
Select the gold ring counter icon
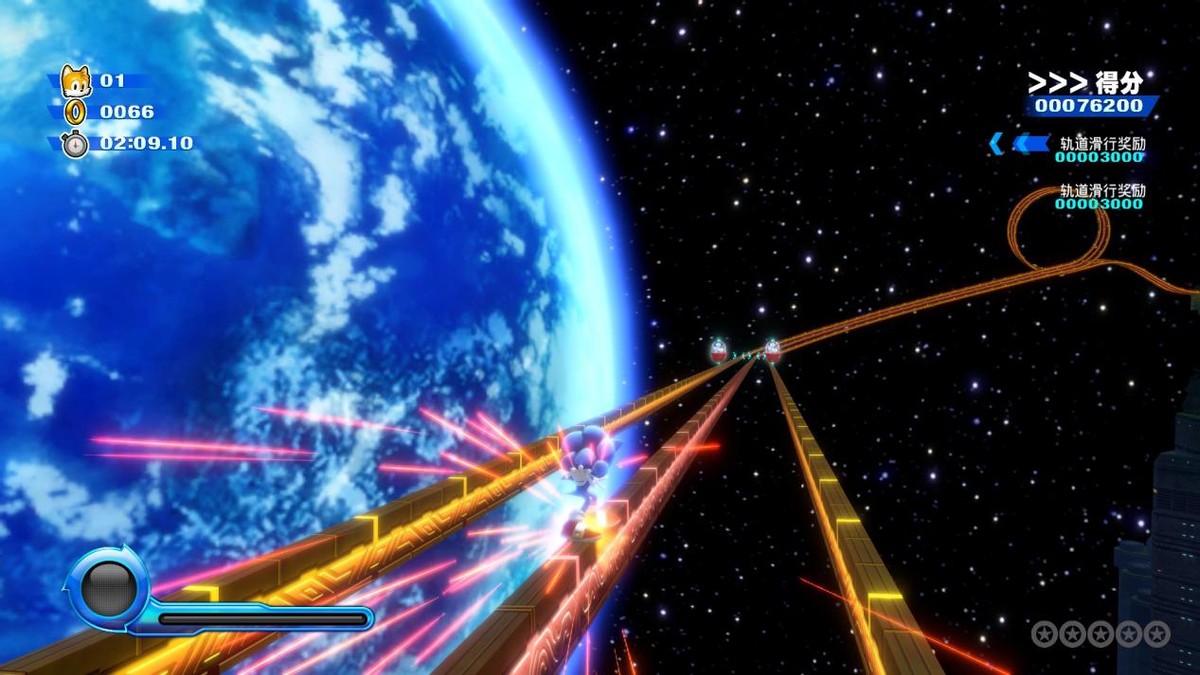(76, 112)
